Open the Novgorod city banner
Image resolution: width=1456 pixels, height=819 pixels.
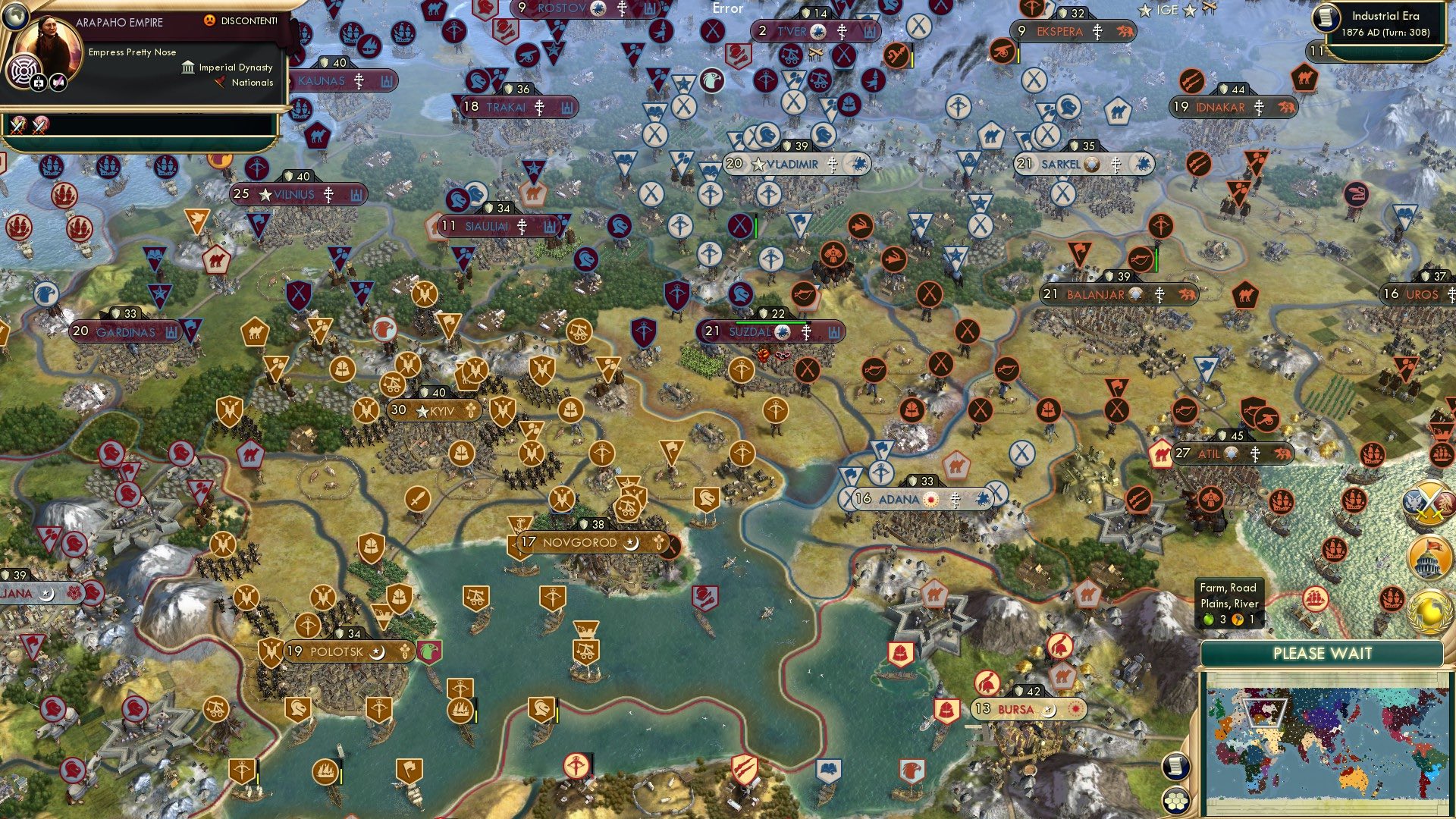584,543
